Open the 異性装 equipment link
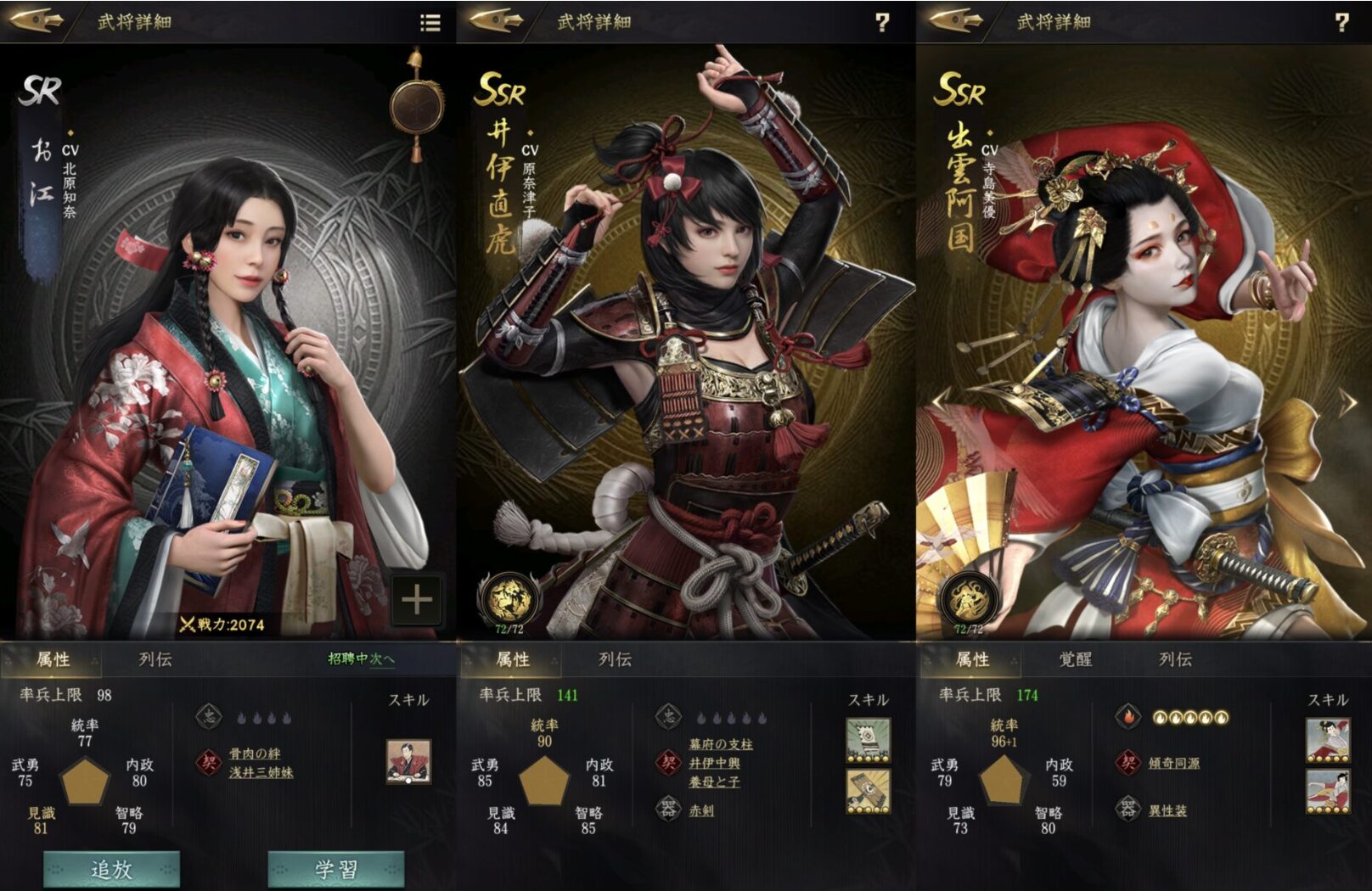The width and height of the screenshot is (1372, 891). click(1167, 810)
